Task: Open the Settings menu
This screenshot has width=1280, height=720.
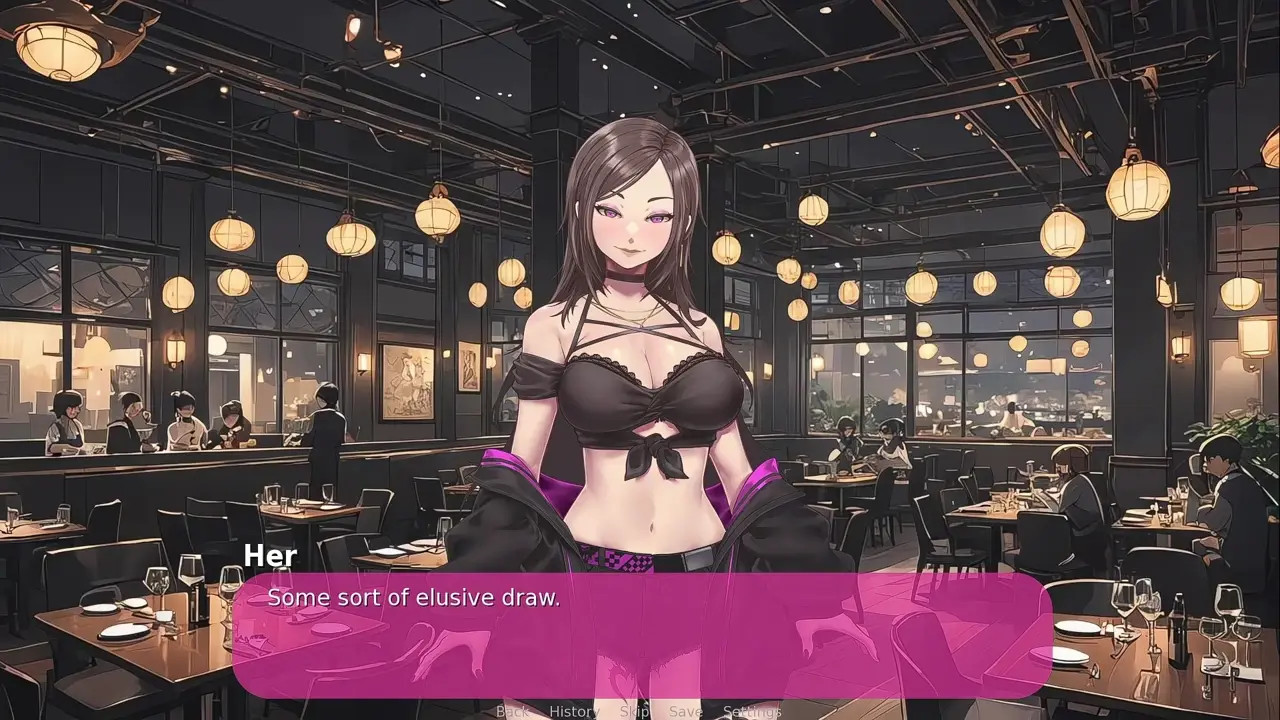Action: point(751,711)
